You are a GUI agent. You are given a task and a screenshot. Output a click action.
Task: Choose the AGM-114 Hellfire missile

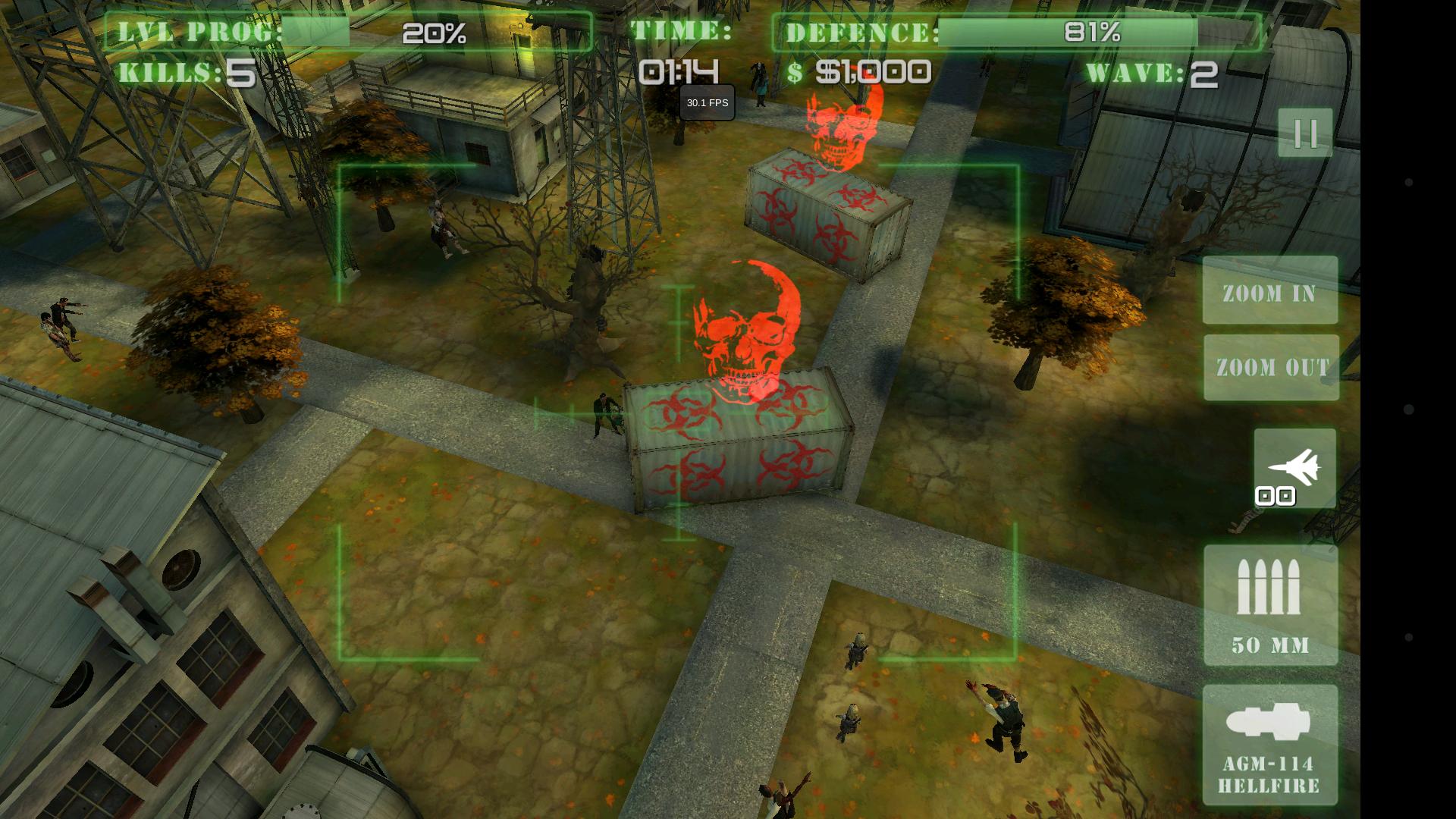click(x=1270, y=745)
